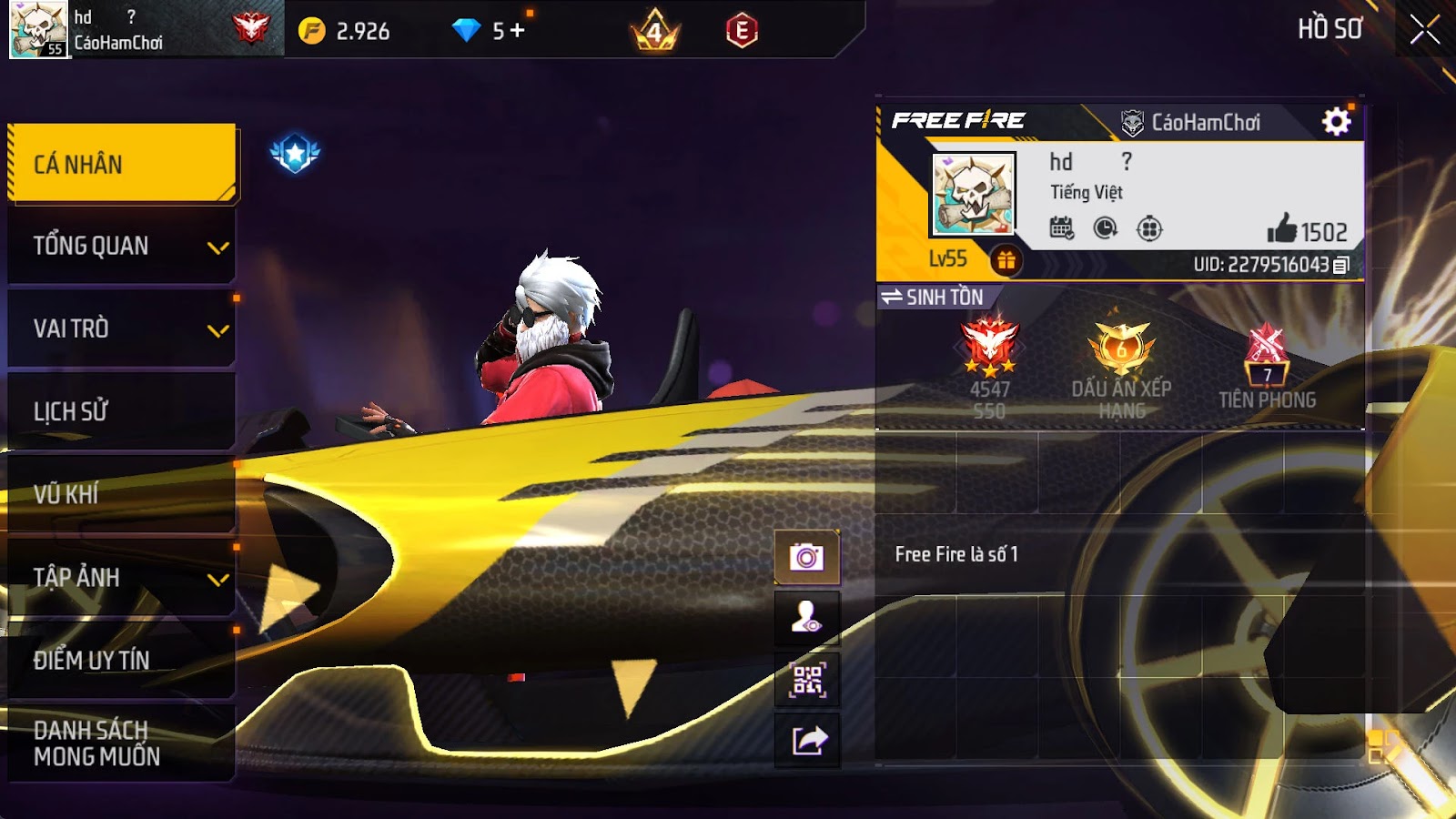This screenshot has width=1456, height=819.
Task: Expand the TẬP ẢNH menu
Action: [x=122, y=577]
